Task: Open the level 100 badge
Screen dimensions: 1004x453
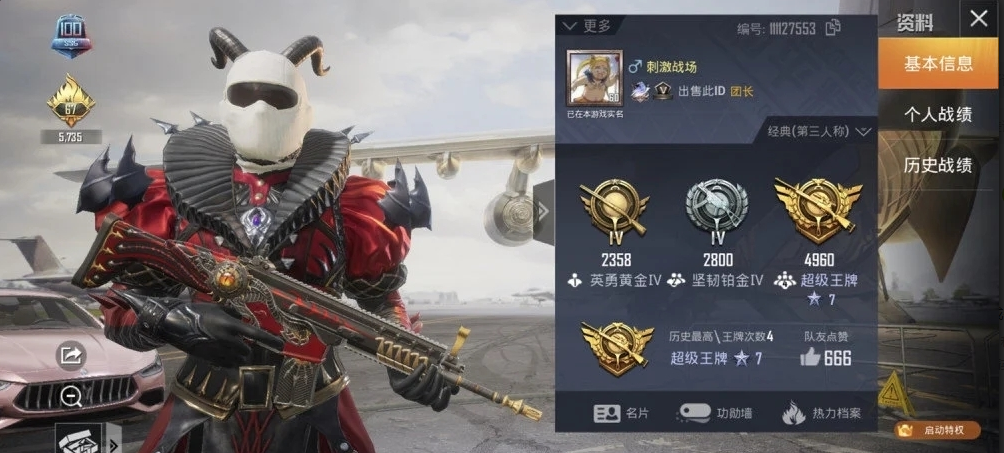Action: coord(71,33)
